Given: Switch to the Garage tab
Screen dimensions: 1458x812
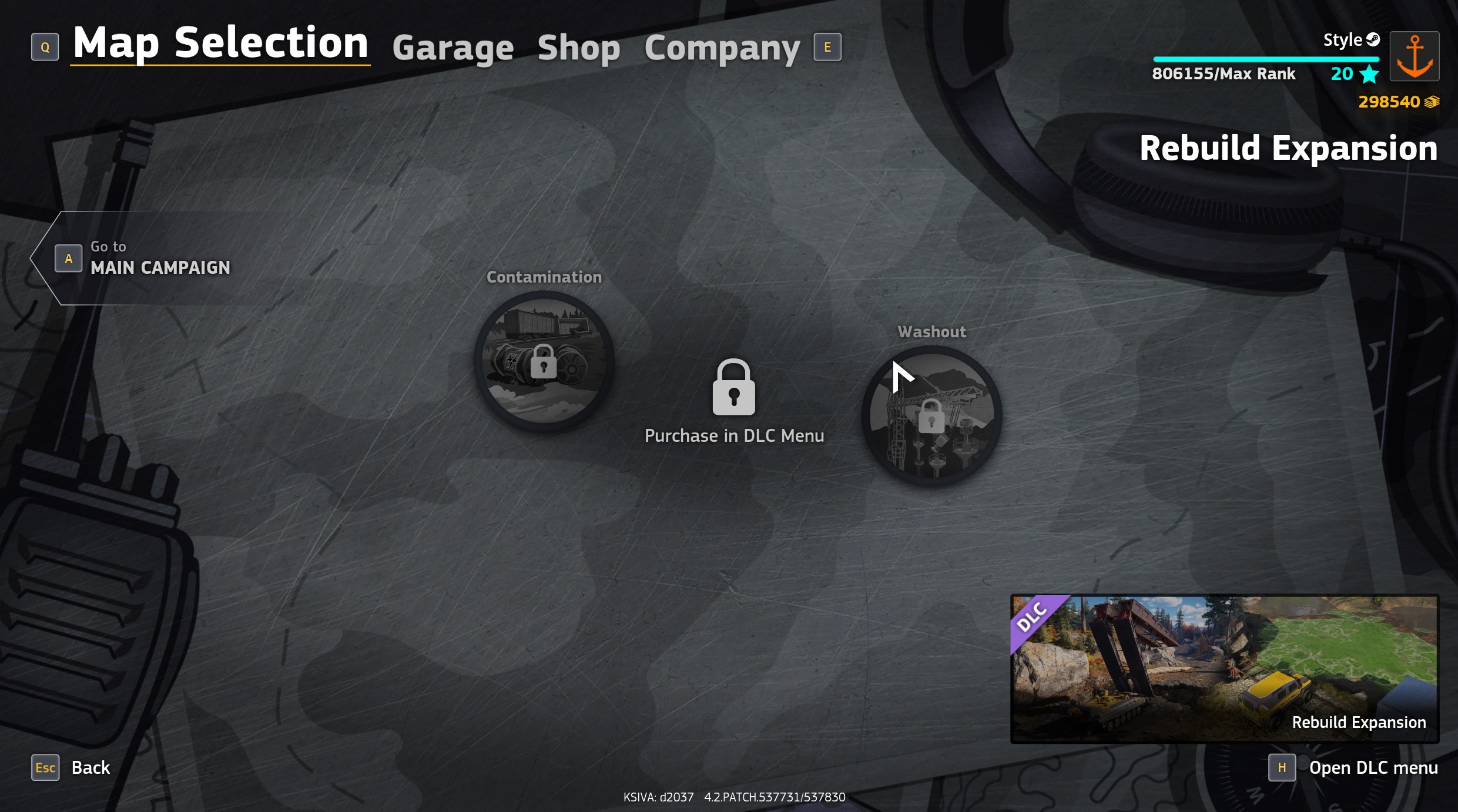Looking at the screenshot, I should tap(453, 47).
